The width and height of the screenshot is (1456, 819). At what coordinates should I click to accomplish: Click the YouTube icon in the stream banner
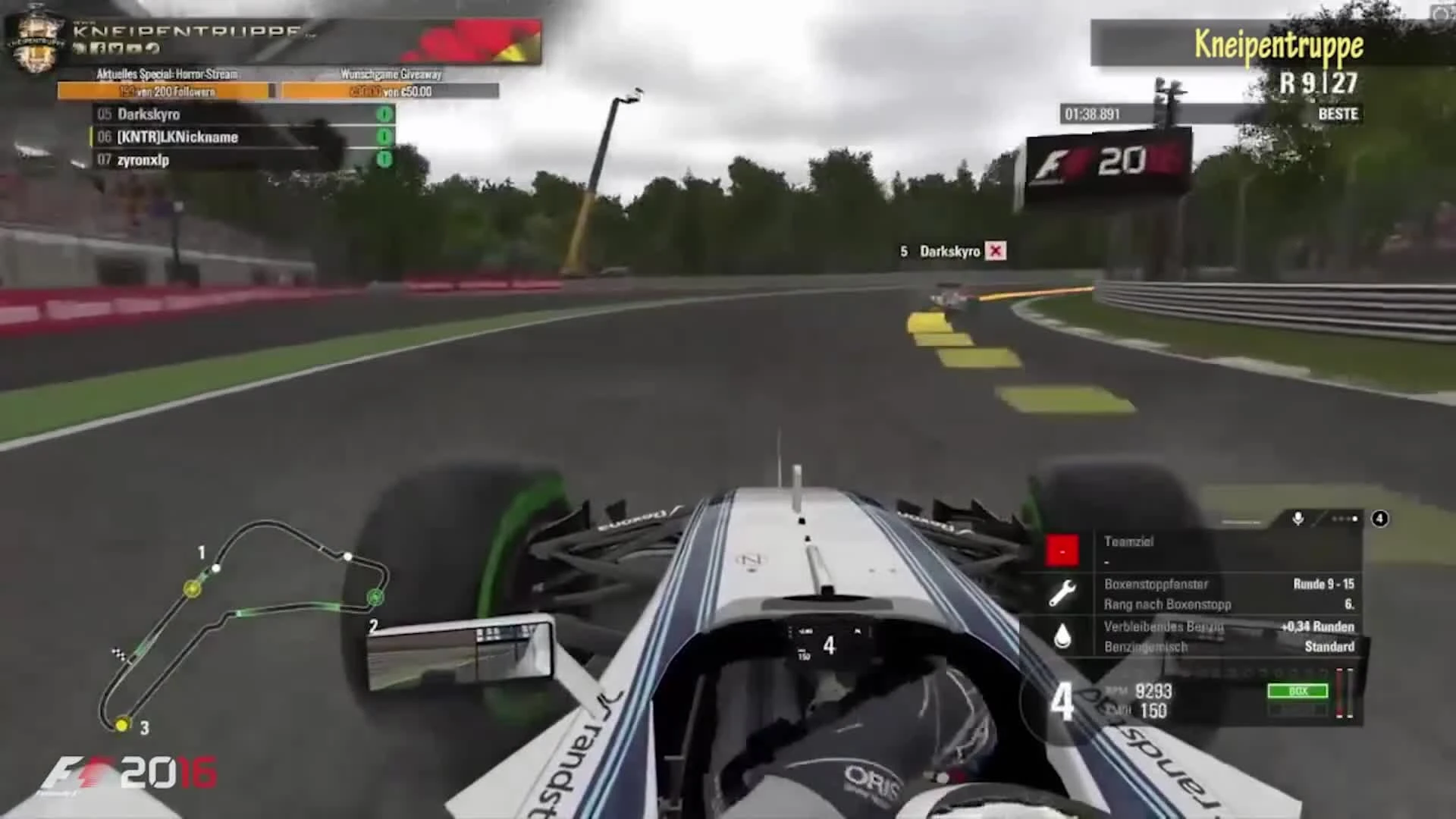point(135,48)
